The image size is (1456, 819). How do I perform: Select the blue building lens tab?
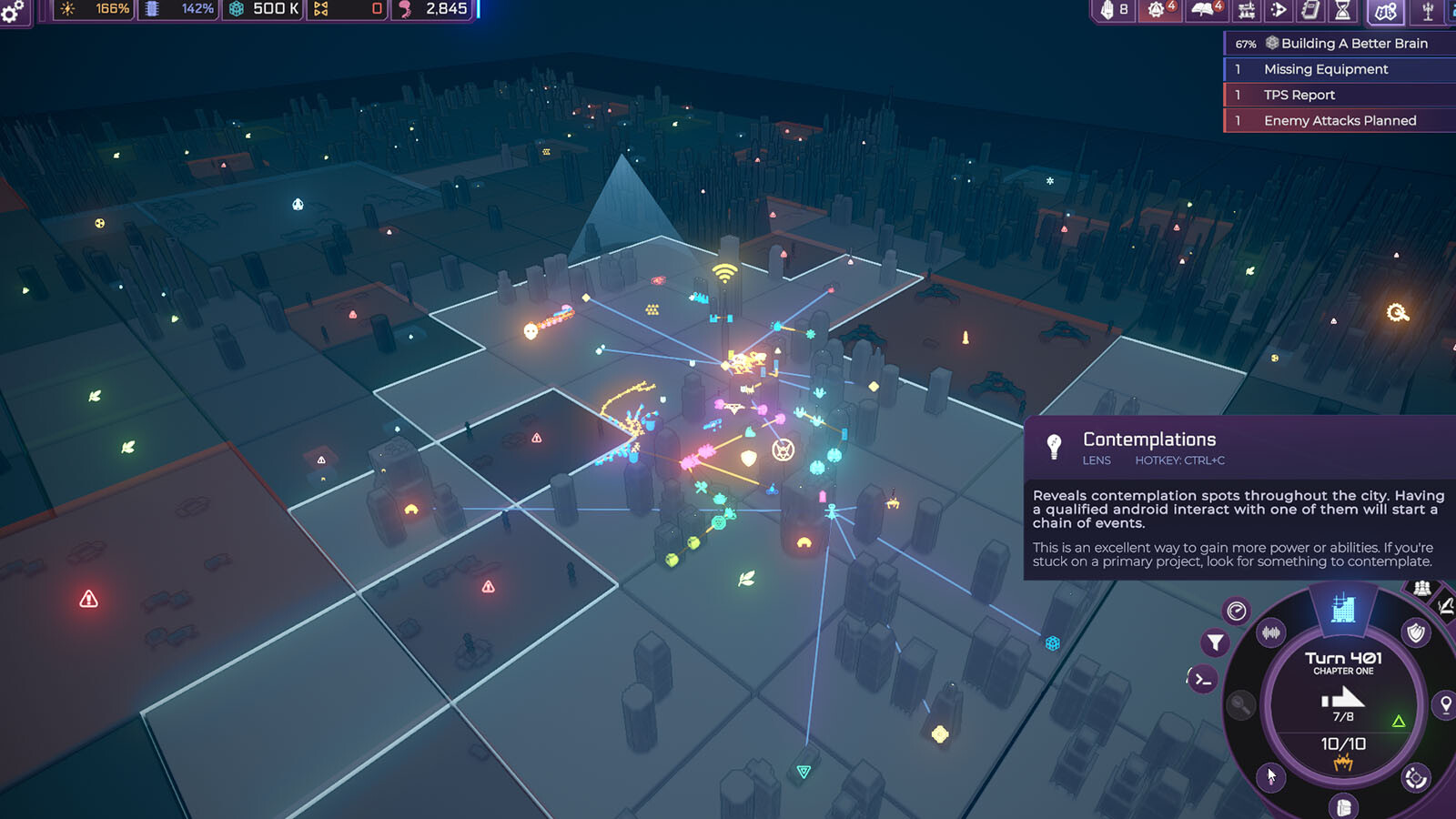coord(1343,608)
